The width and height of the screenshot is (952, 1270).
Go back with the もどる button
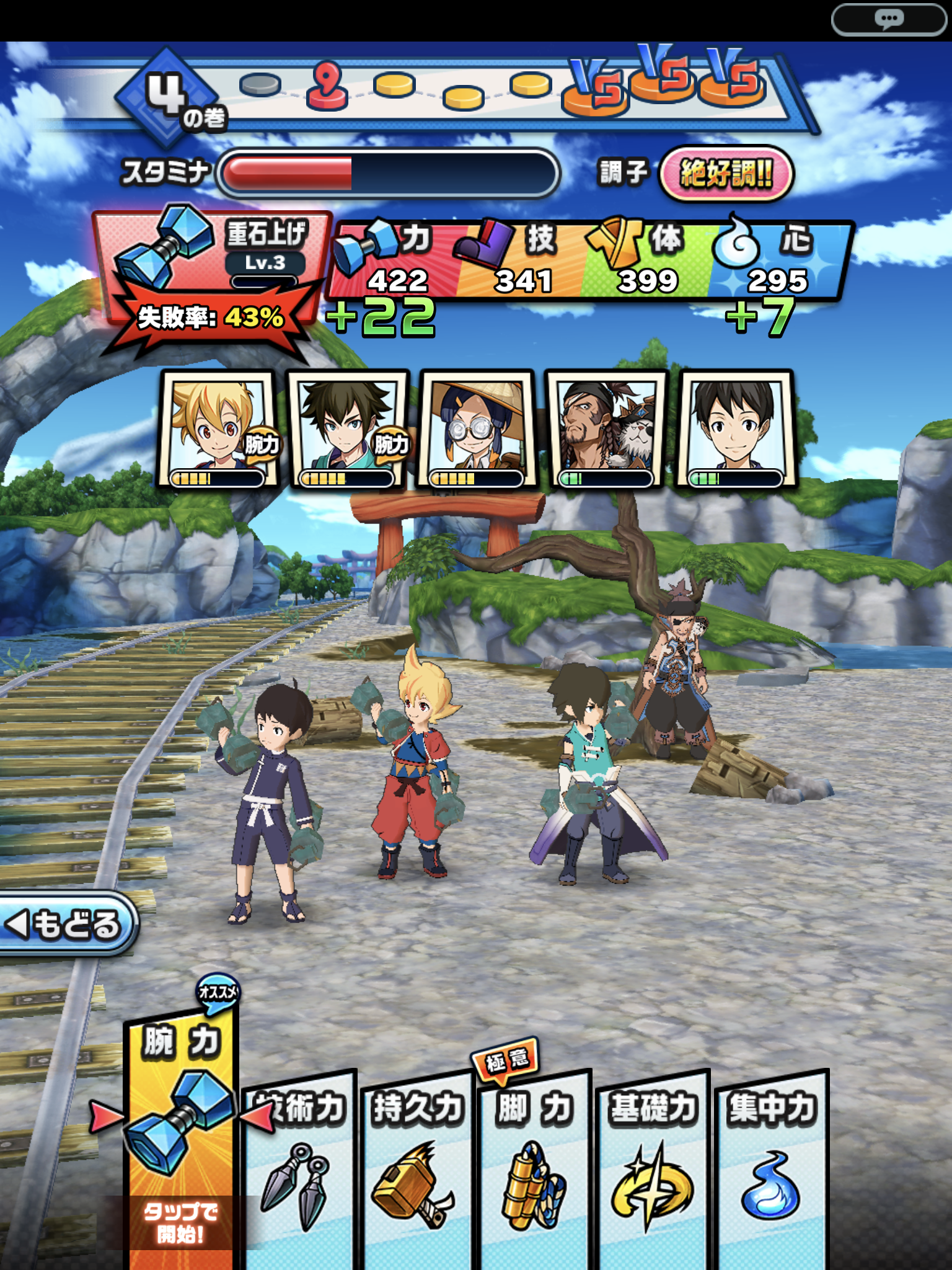(x=67, y=924)
